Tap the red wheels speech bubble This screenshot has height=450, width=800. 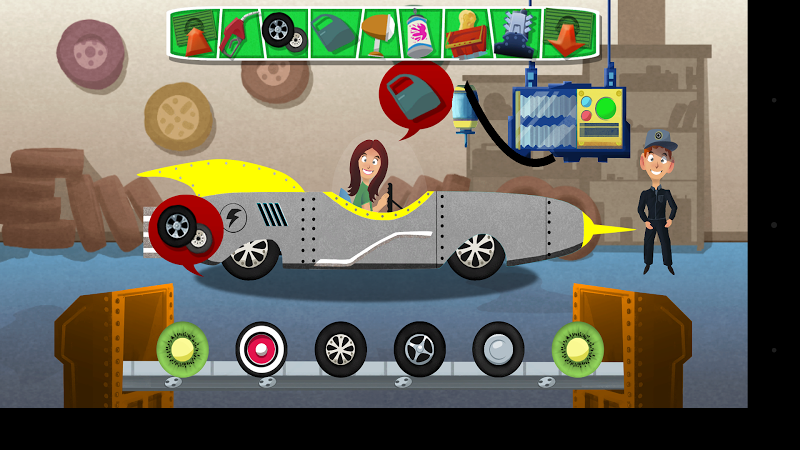point(184,231)
